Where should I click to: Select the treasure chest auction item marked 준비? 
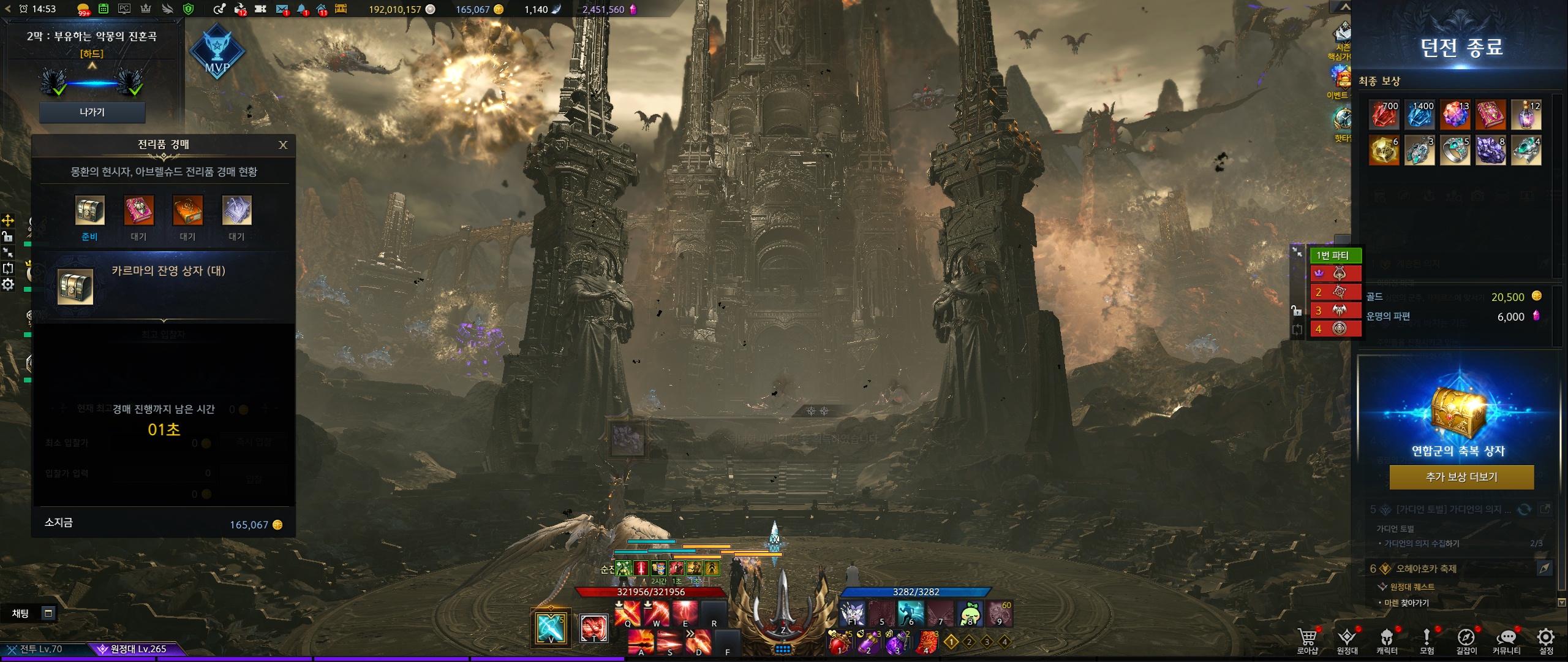pos(89,211)
